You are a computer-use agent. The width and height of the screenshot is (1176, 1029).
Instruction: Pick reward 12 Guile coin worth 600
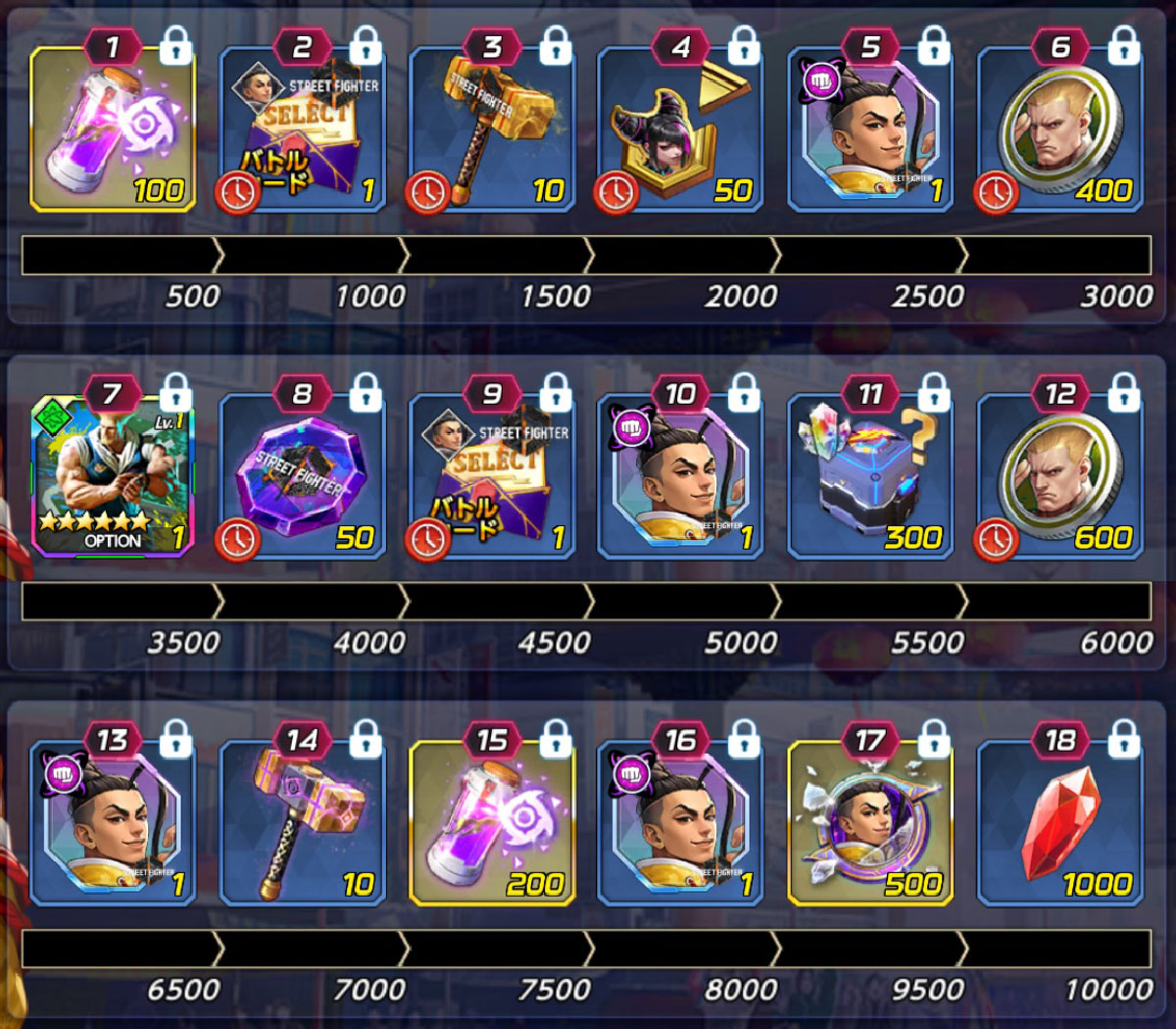[x=1060, y=476]
